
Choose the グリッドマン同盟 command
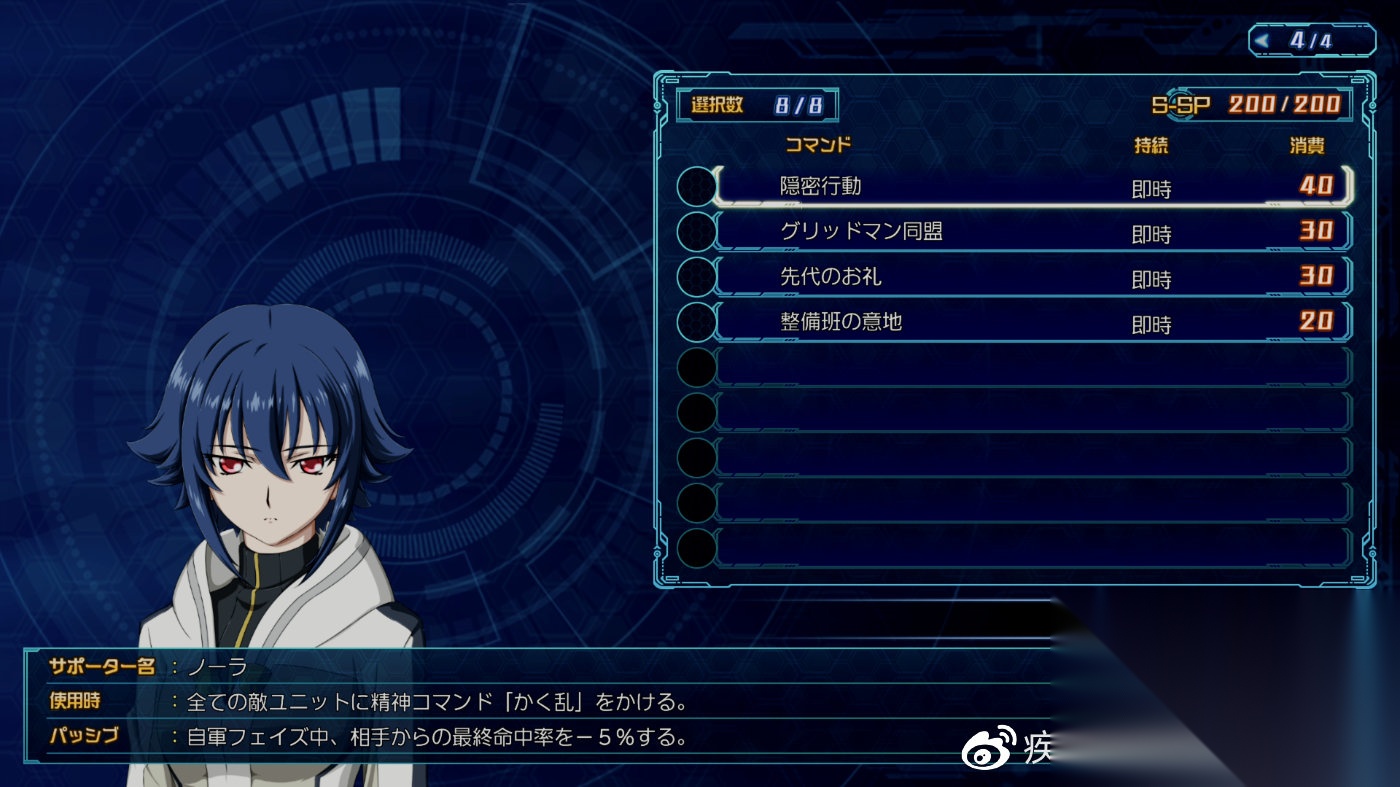[1030, 232]
